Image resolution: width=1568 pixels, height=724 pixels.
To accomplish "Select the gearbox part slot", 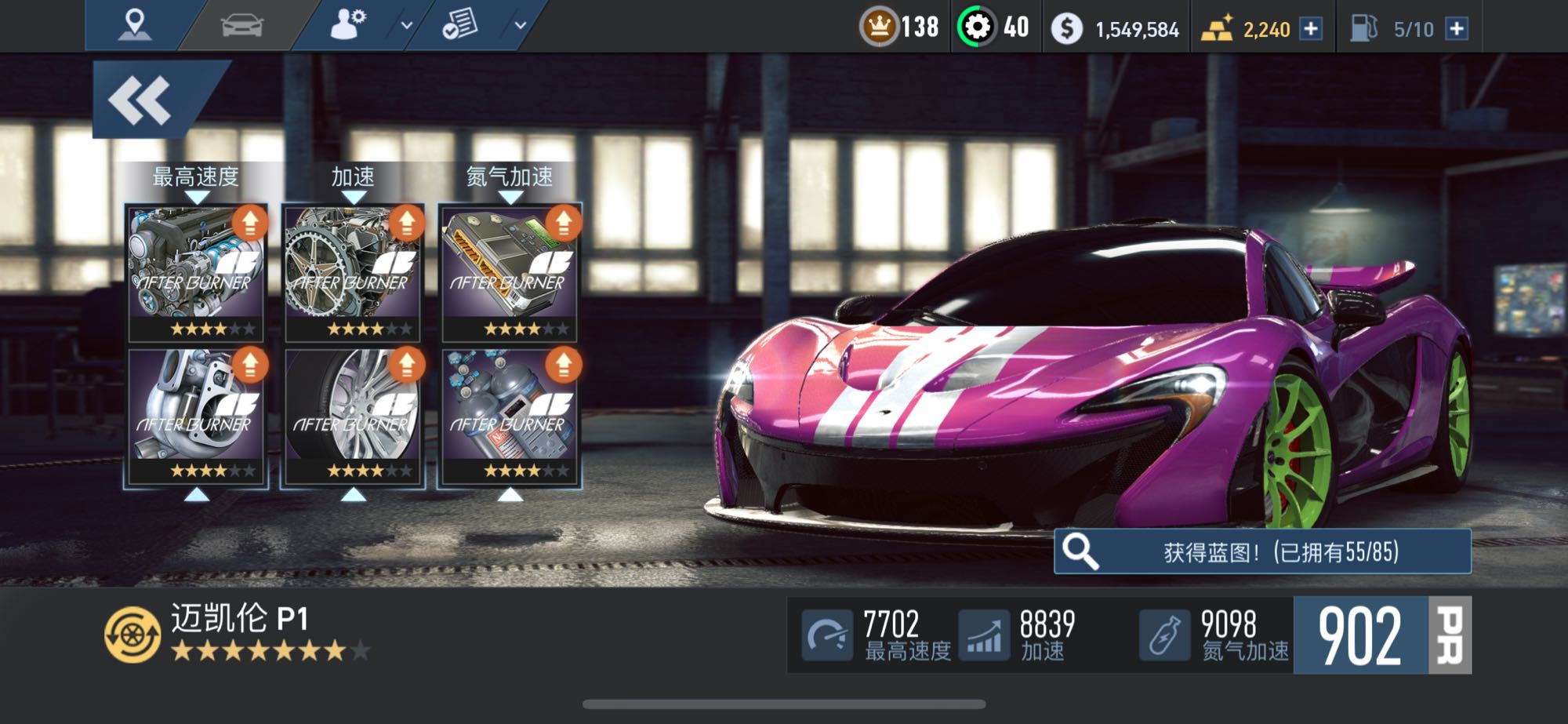I will [x=353, y=271].
